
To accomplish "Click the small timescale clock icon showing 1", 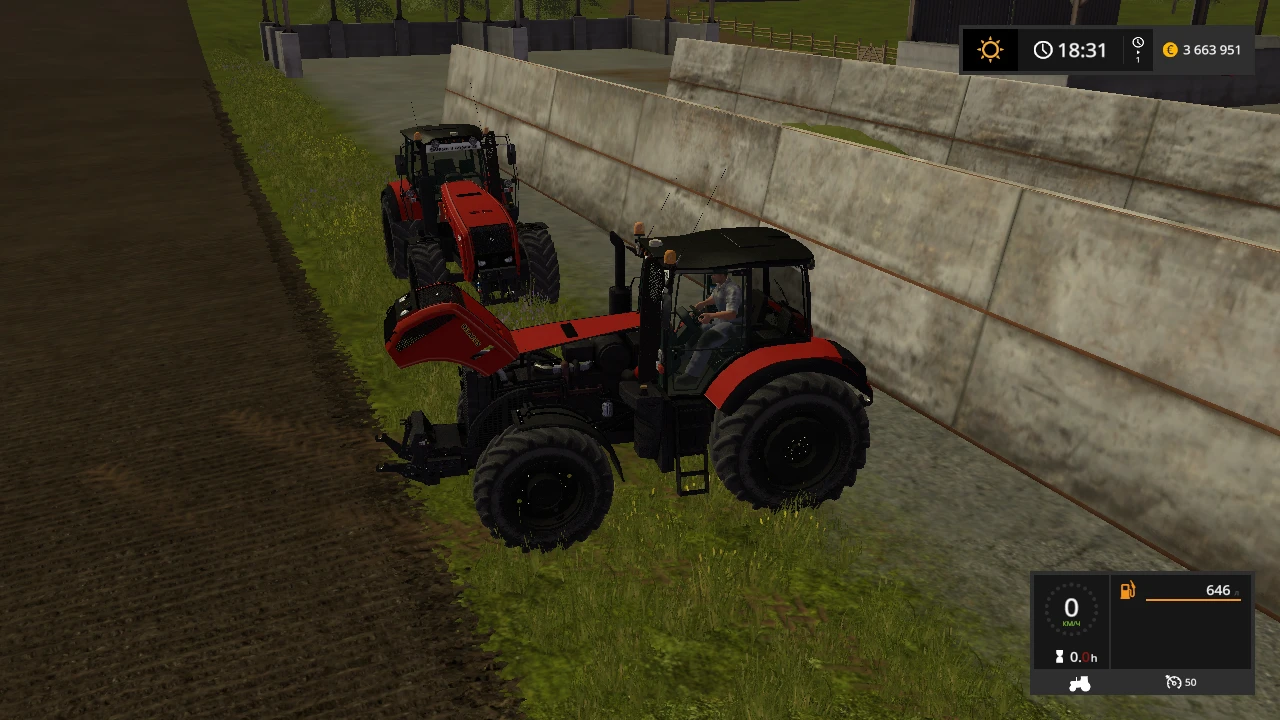I will (x=1137, y=49).
